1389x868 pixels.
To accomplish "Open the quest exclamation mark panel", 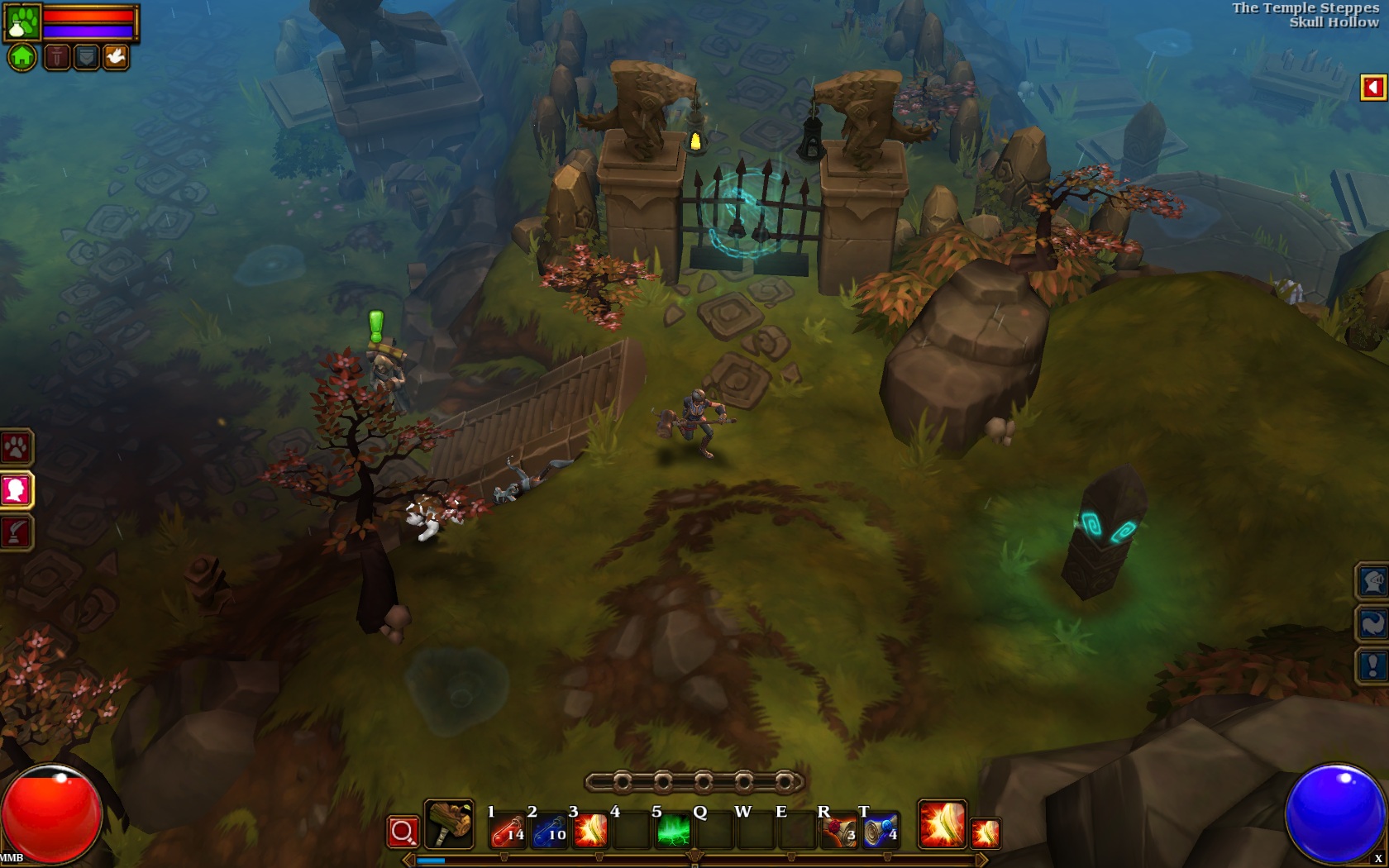I will coord(1372,665).
